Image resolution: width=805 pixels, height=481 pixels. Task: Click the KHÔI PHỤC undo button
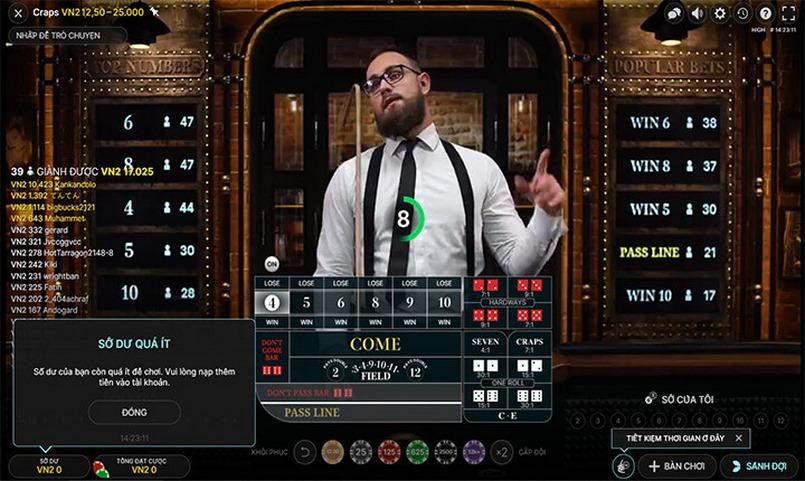[305, 452]
